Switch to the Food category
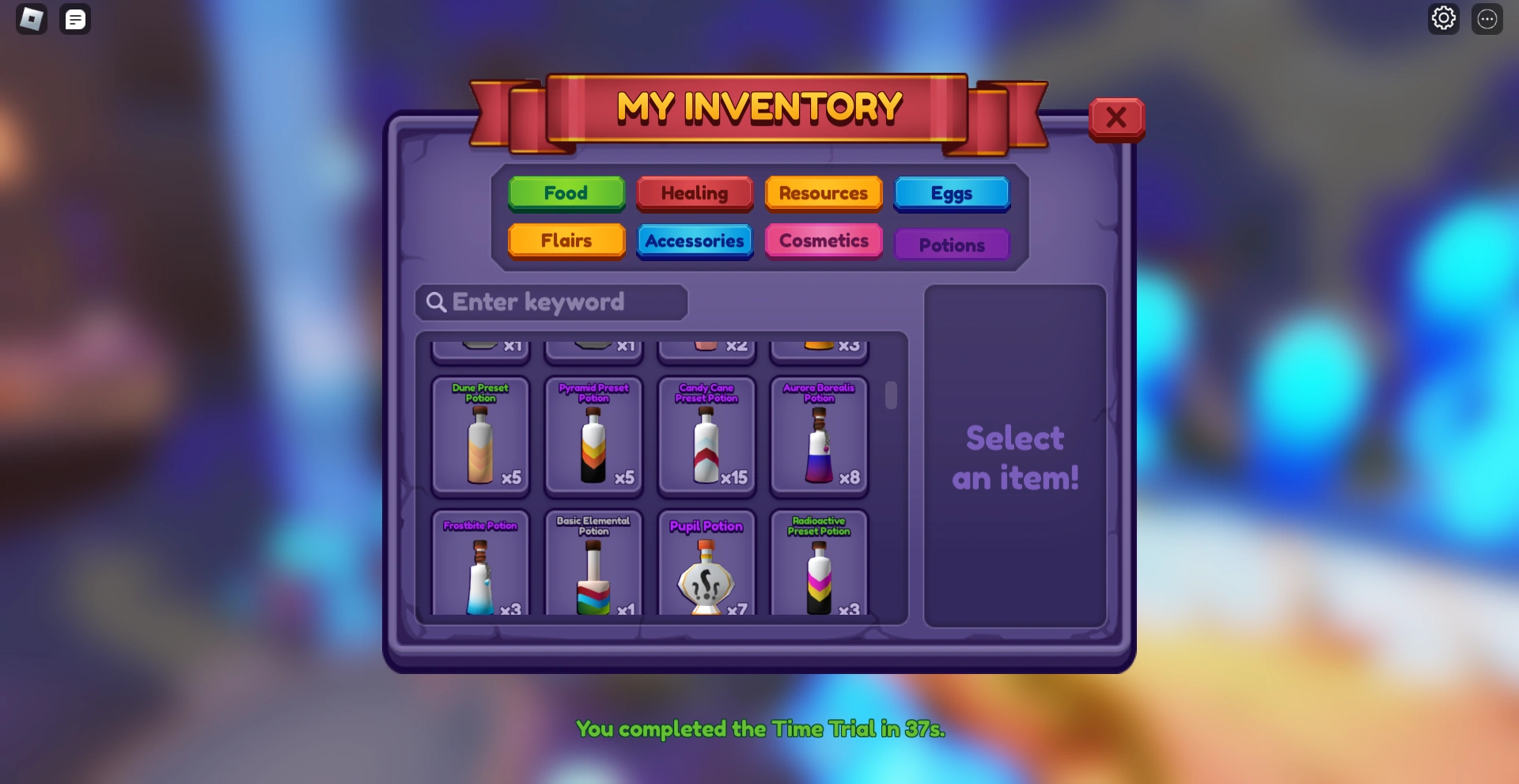1519x784 pixels. pos(566,193)
